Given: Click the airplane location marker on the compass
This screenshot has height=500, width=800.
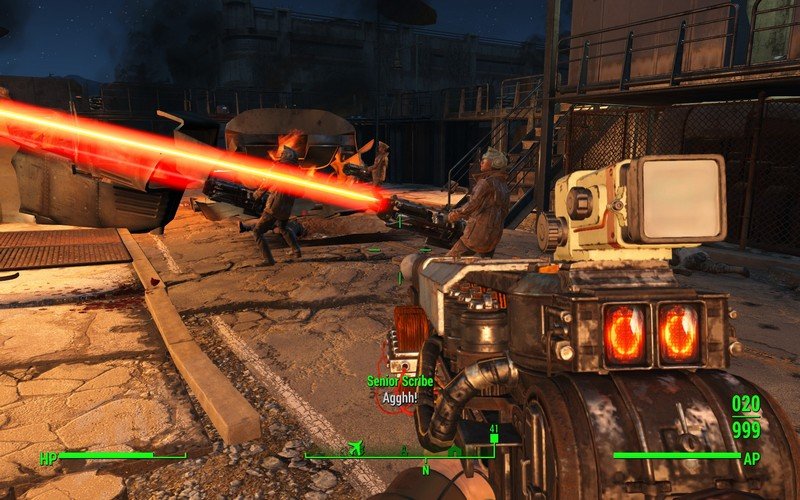Looking at the screenshot, I should pyautogui.click(x=355, y=448).
